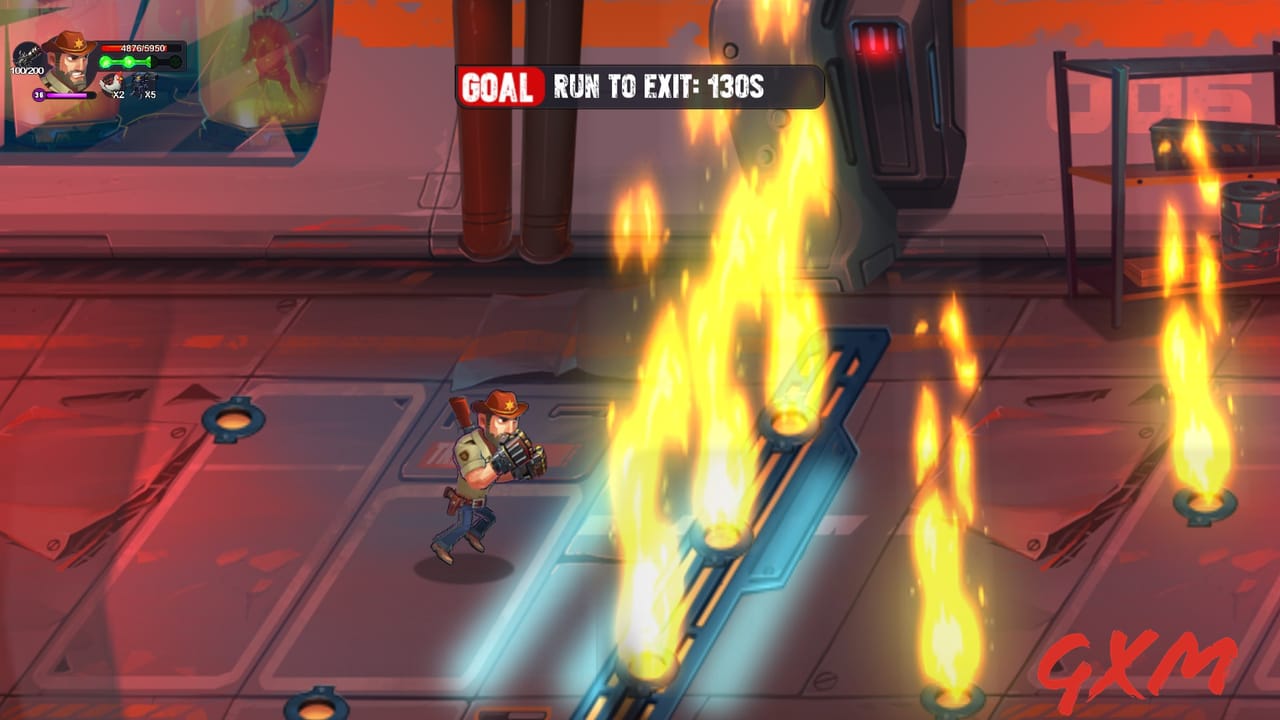Viewport: 1280px width, 720px height.
Task: Click the chicken companion icon marked X2
Action: point(114,82)
